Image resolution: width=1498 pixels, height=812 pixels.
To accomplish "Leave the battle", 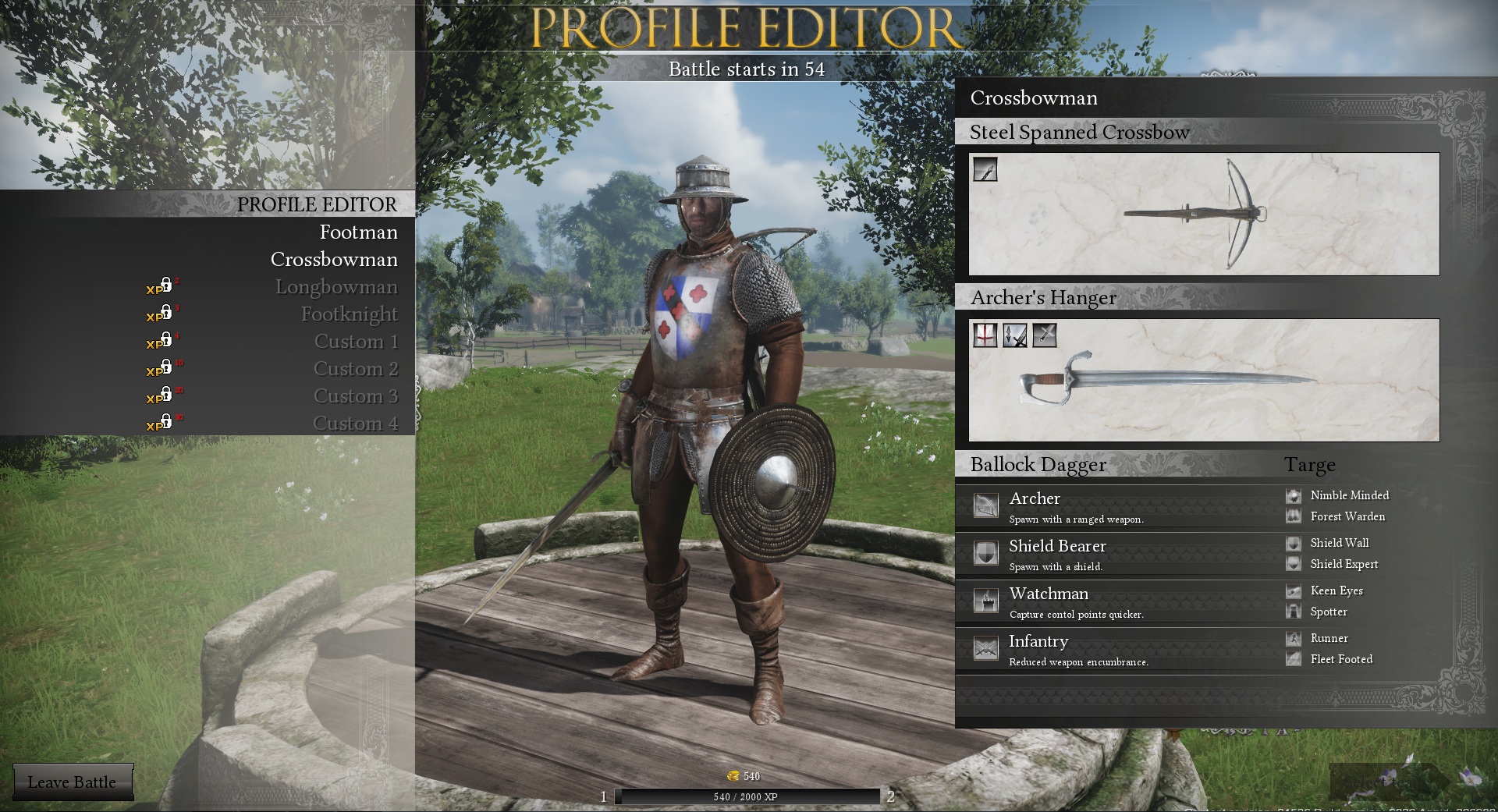I will (x=72, y=782).
